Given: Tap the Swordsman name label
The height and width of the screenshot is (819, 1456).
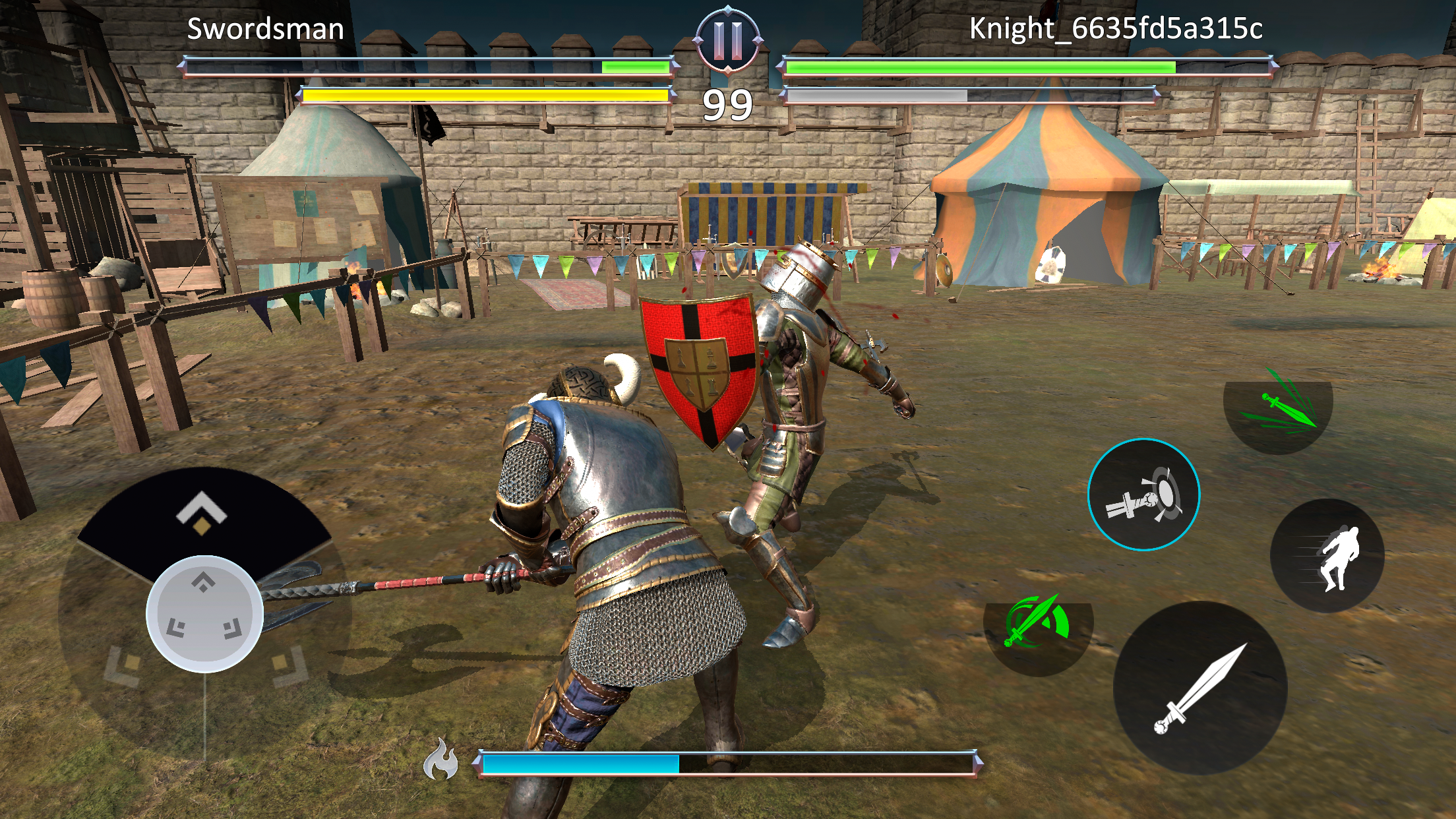Looking at the screenshot, I should tap(266, 29).
